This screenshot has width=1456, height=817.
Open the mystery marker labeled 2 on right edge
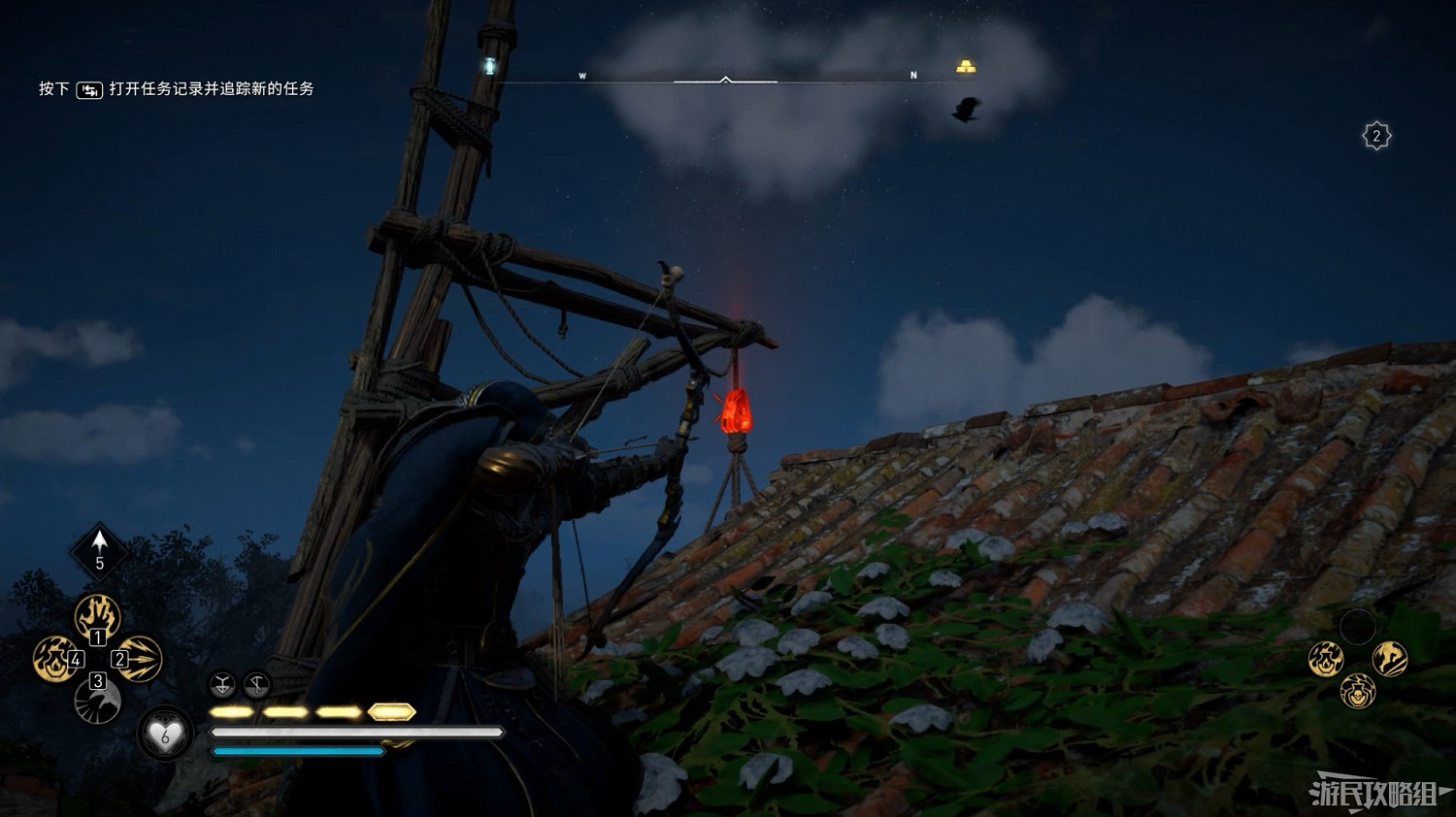[x=1375, y=136]
